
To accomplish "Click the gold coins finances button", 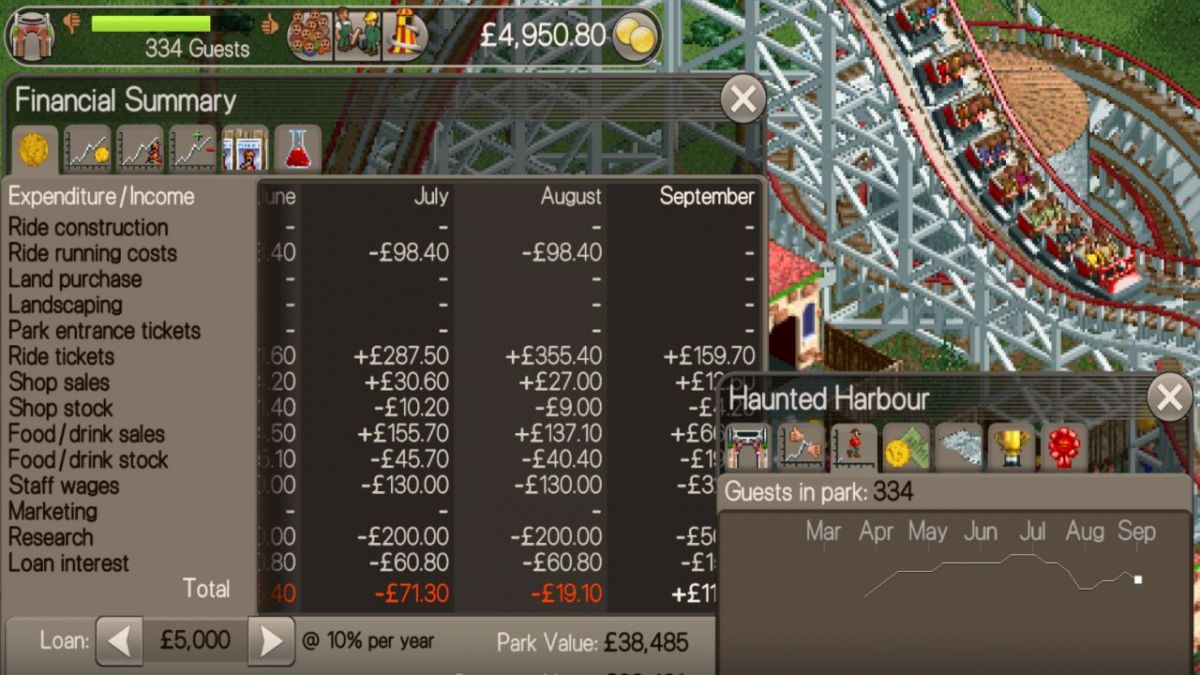I will point(635,37).
